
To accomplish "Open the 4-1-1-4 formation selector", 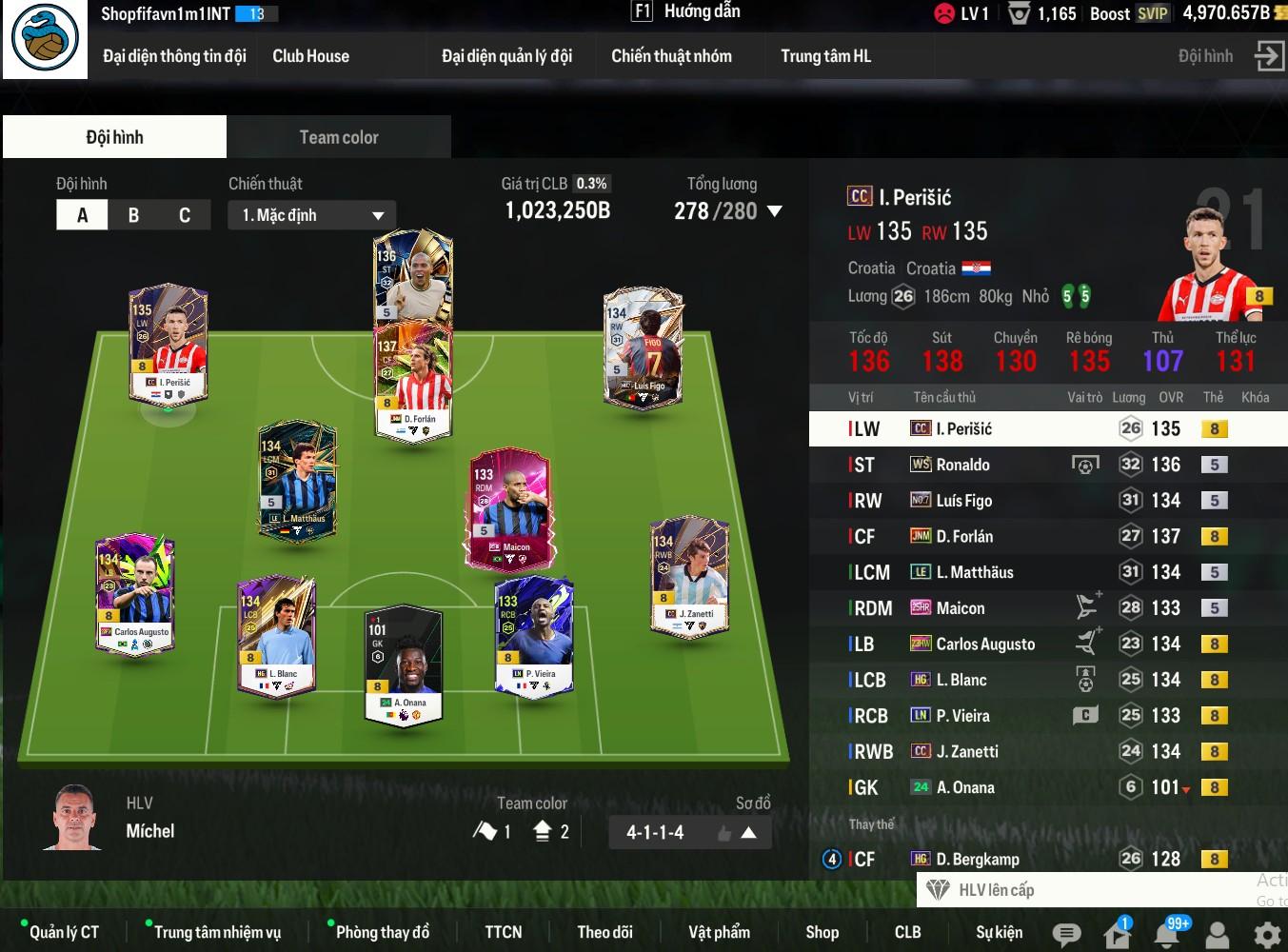I will [689, 832].
